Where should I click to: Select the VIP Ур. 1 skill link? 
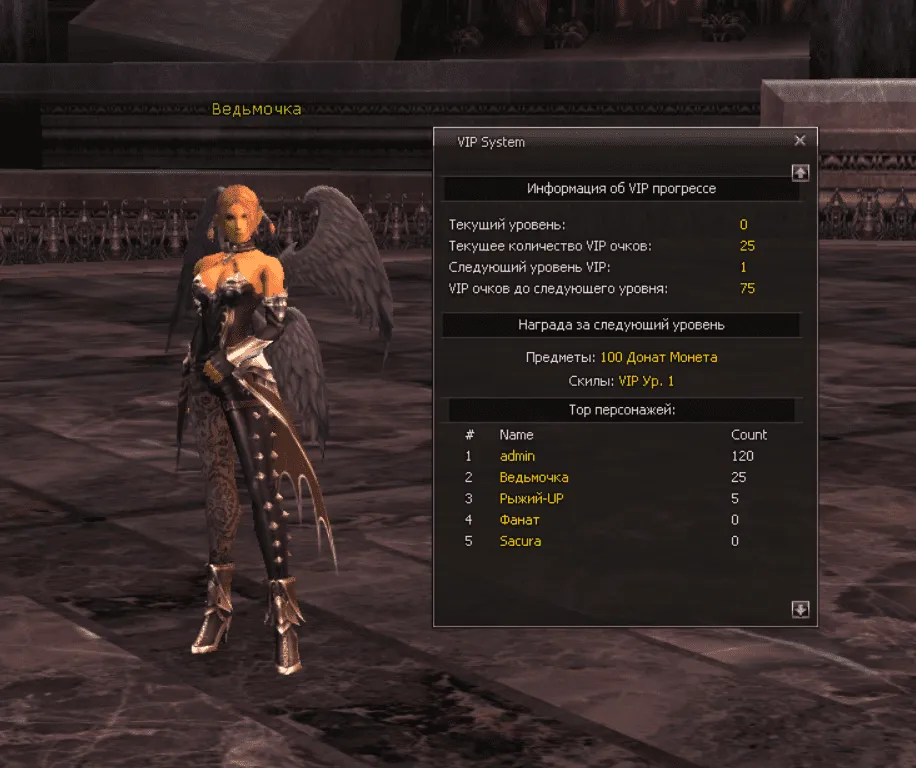click(x=646, y=381)
